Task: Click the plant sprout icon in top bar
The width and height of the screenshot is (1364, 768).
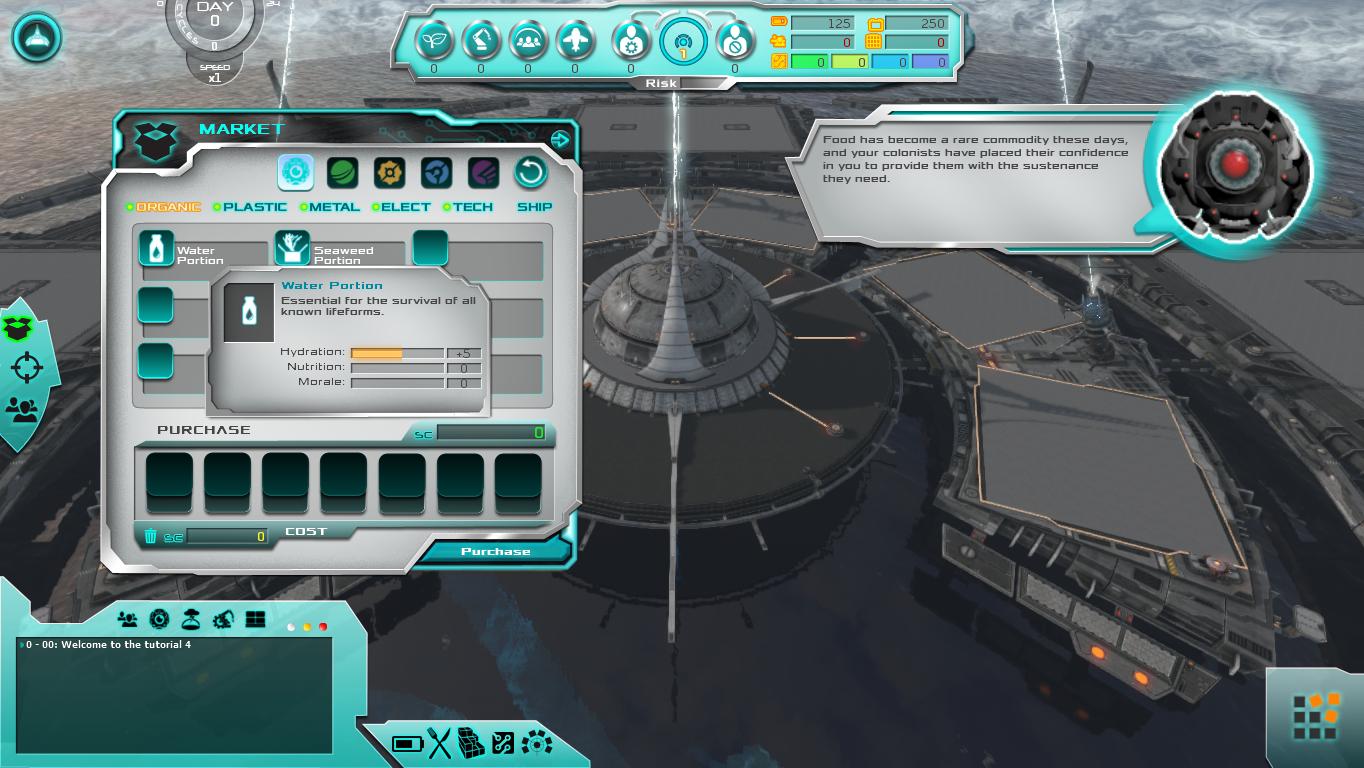Action: [x=434, y=41]
